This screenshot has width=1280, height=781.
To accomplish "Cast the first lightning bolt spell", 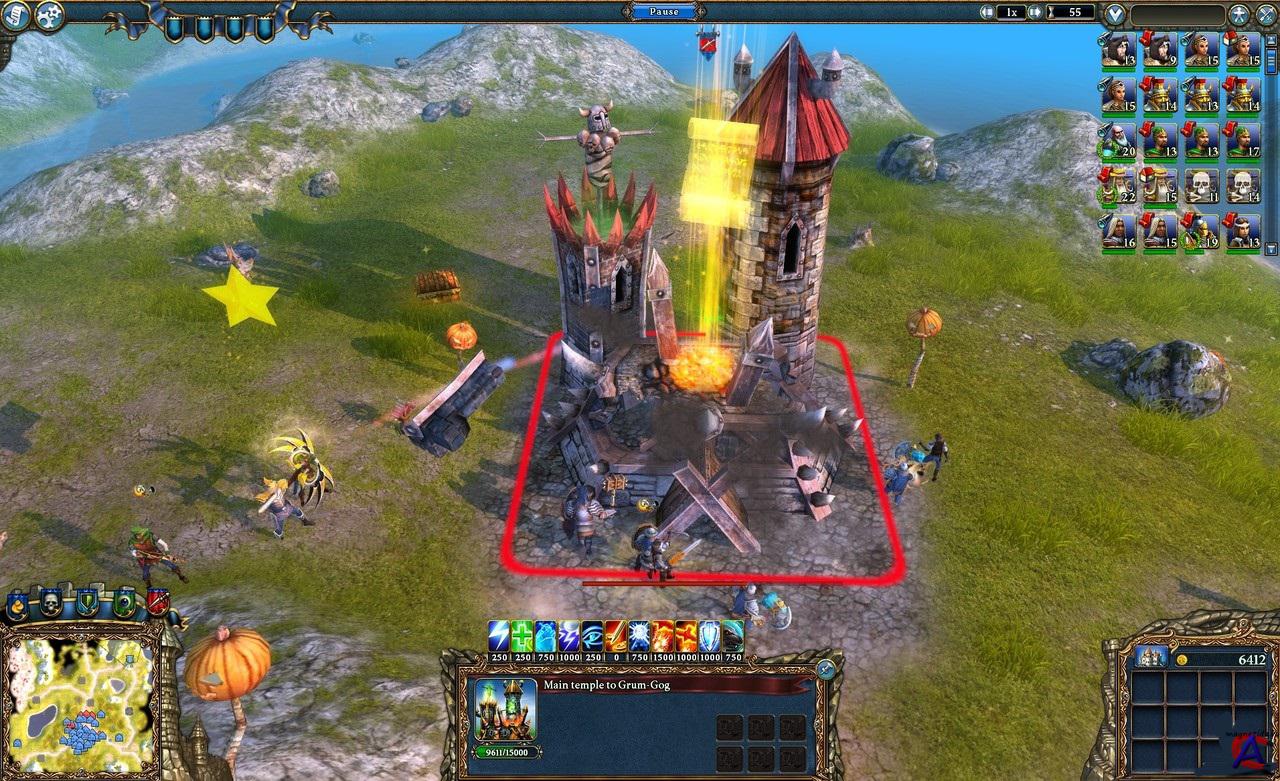I will pos(499,635).
